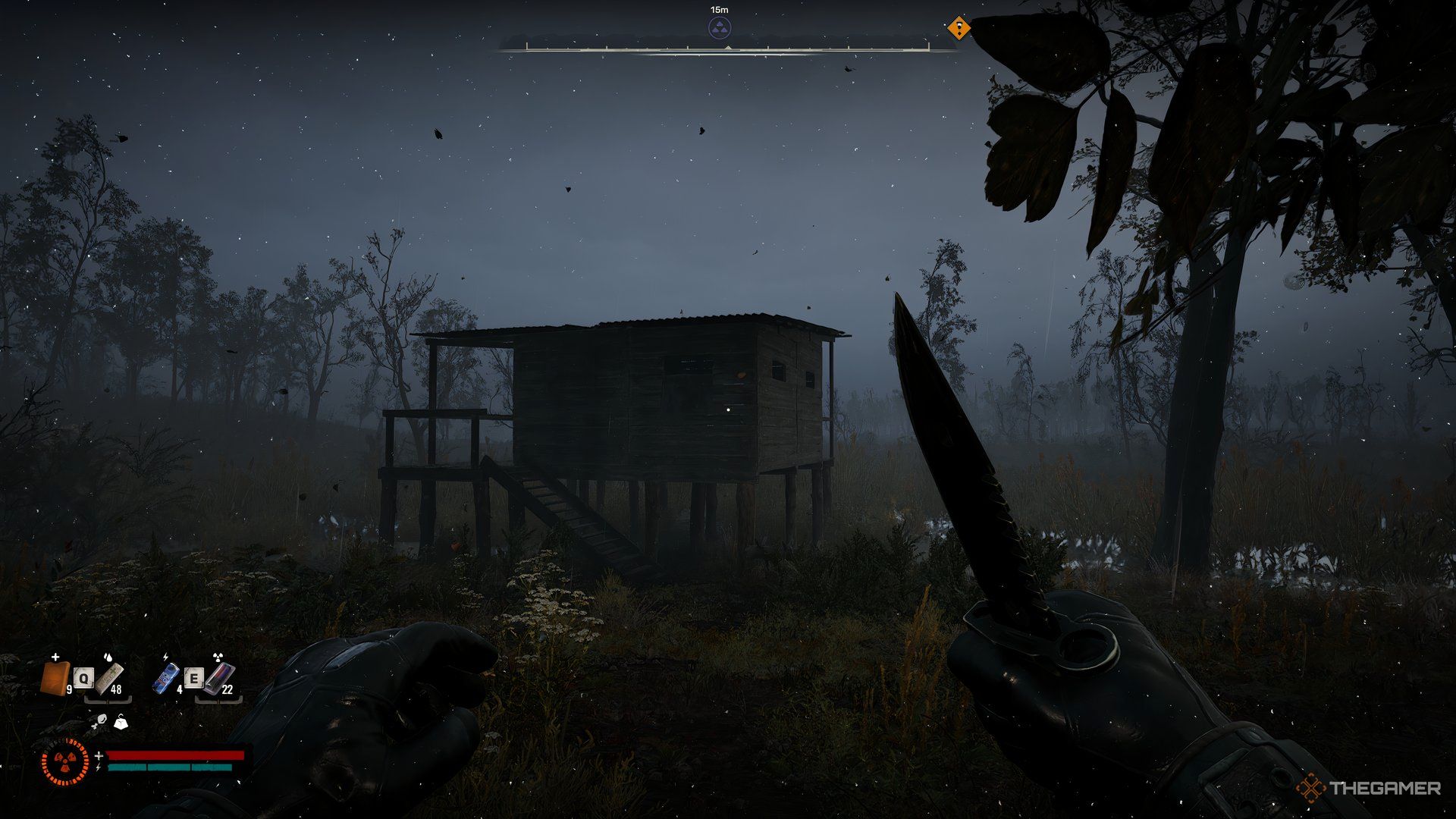Image resolution: width=1456 pixels, height=819 pixels.
Task: Click the lightning stamina icon above the drink can
Action: (165, 656)
